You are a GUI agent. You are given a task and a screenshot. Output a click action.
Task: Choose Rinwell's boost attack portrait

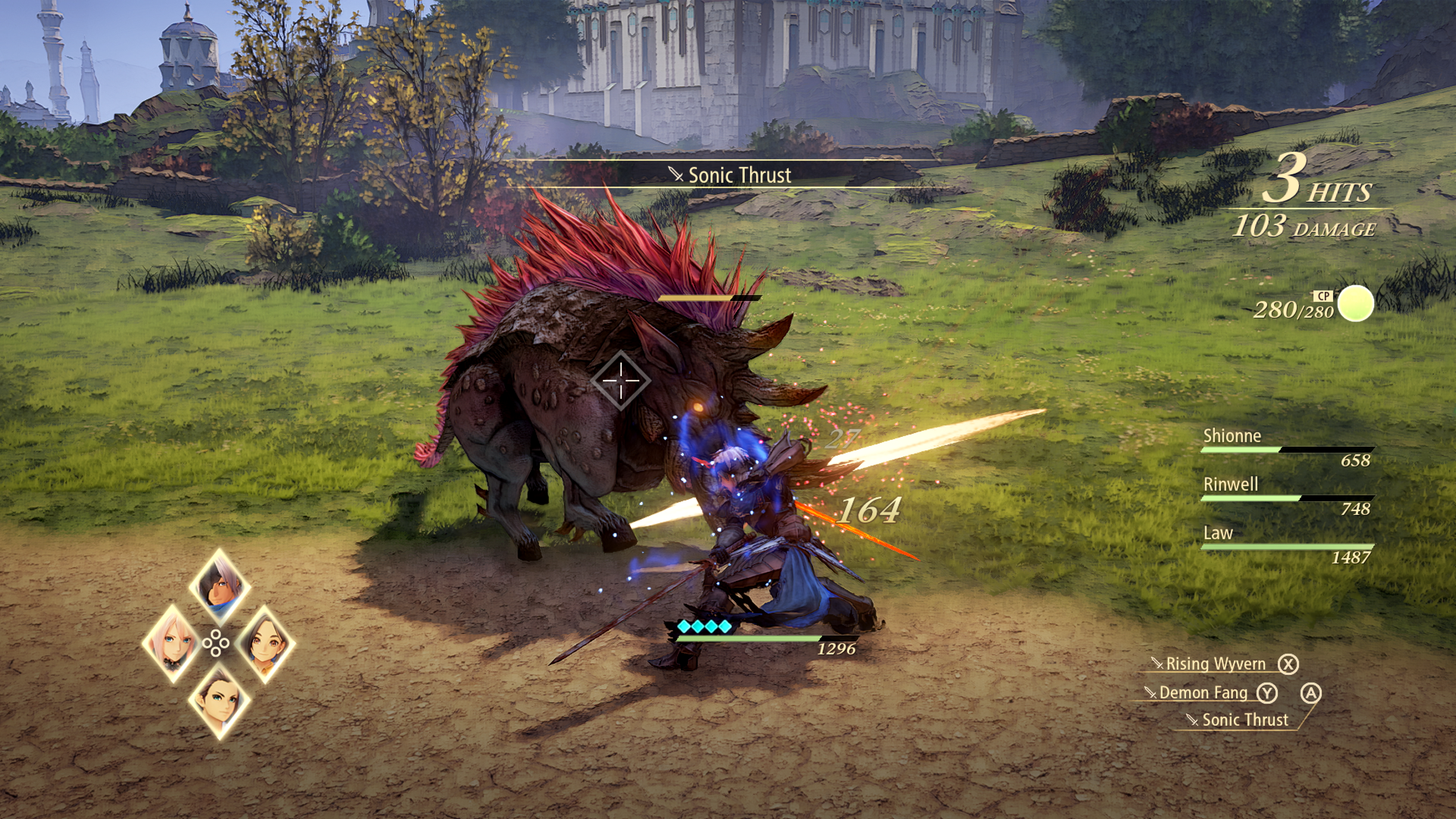(x=265, y=643)
